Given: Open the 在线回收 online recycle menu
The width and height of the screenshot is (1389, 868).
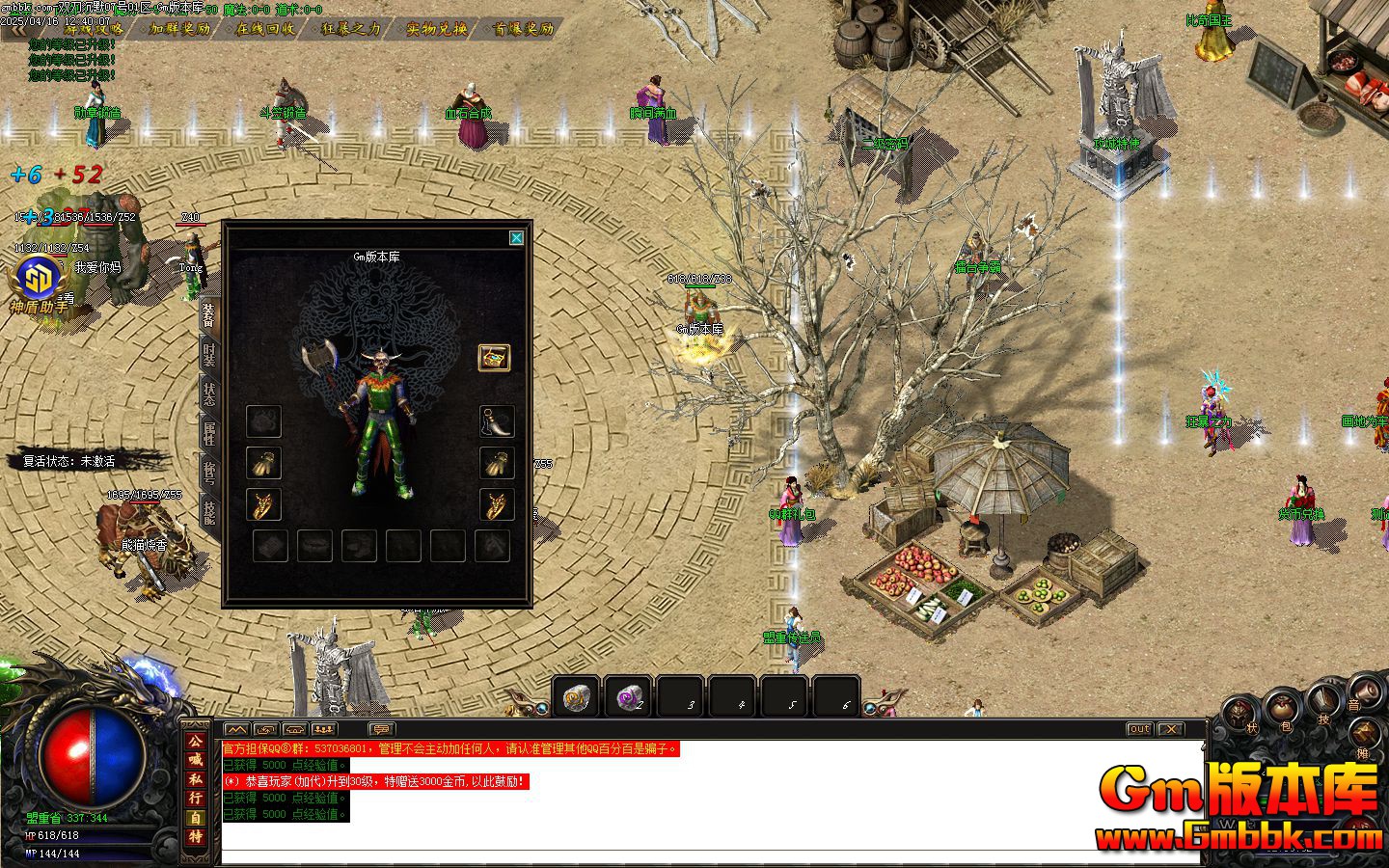Looking at the screenshot, I should [265, 29].
